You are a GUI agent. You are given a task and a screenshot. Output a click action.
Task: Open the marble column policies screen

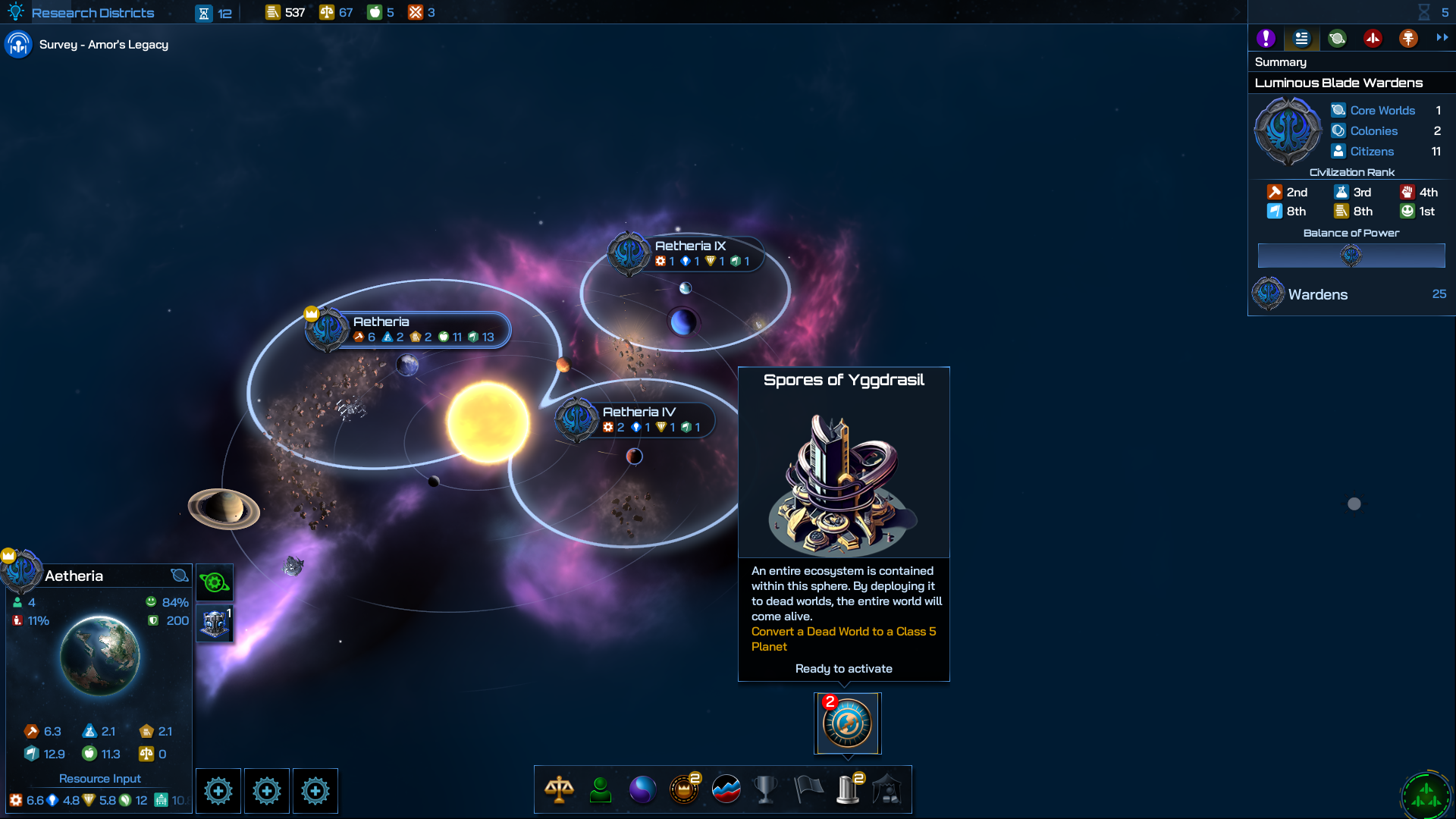pos(848,789)
